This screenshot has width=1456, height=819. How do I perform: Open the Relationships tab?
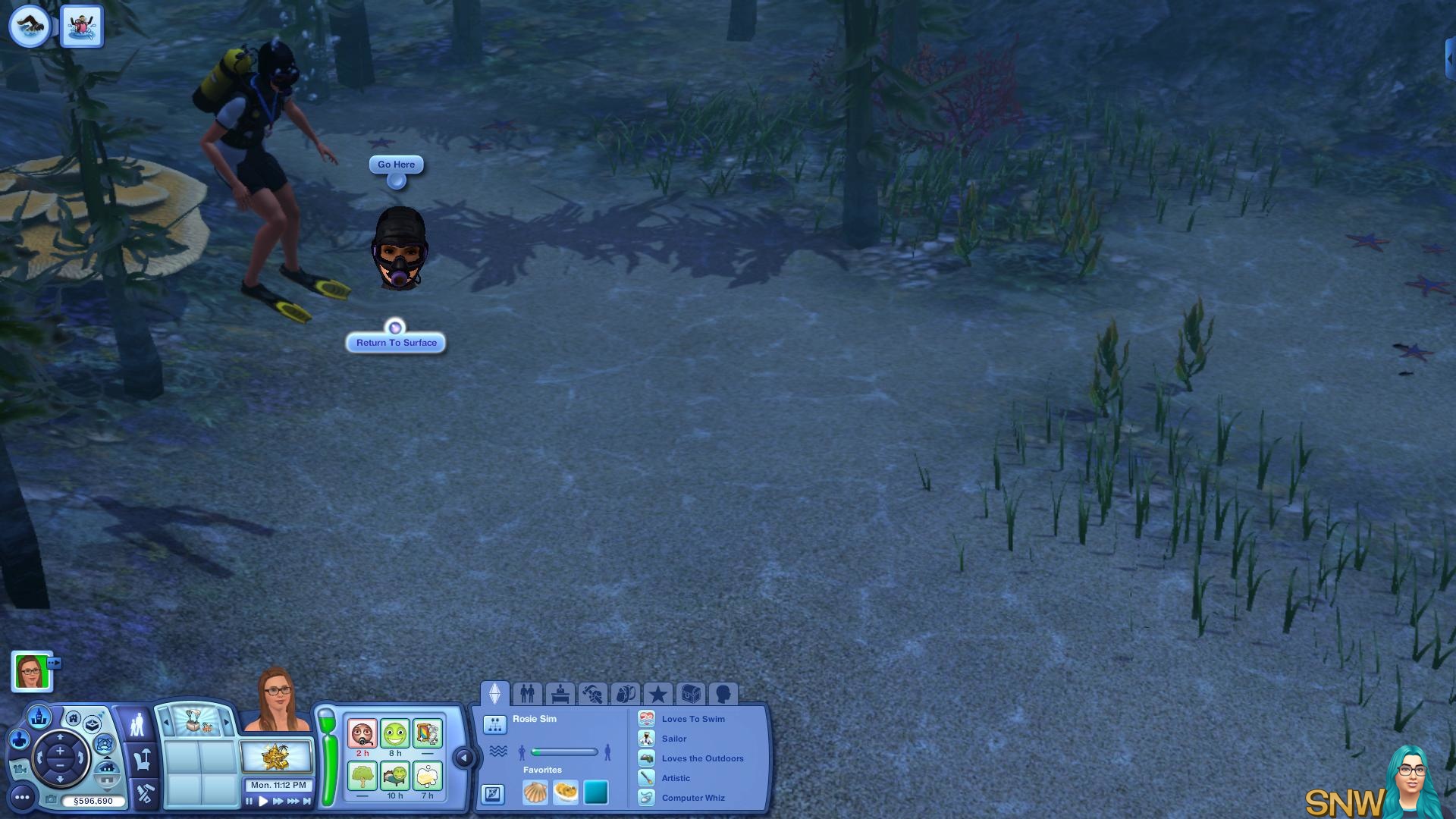(527, 694)
